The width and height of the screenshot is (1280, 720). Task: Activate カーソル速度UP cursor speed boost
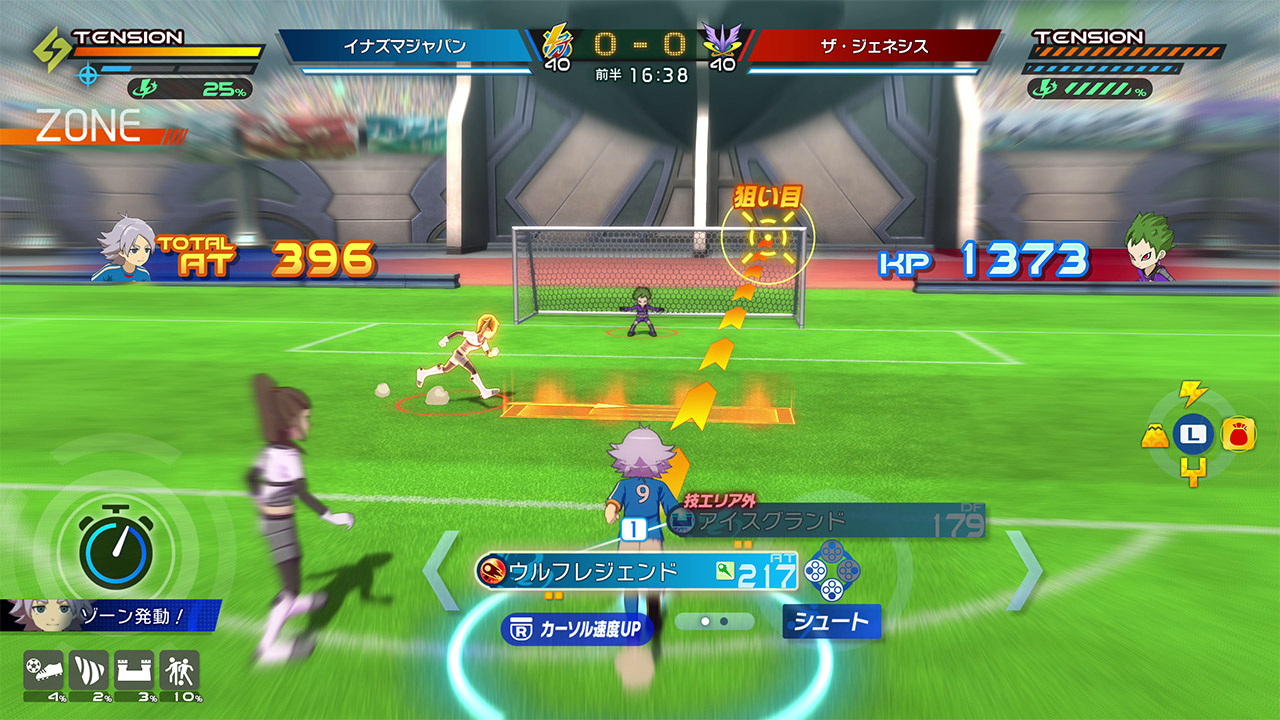(576, 629)
